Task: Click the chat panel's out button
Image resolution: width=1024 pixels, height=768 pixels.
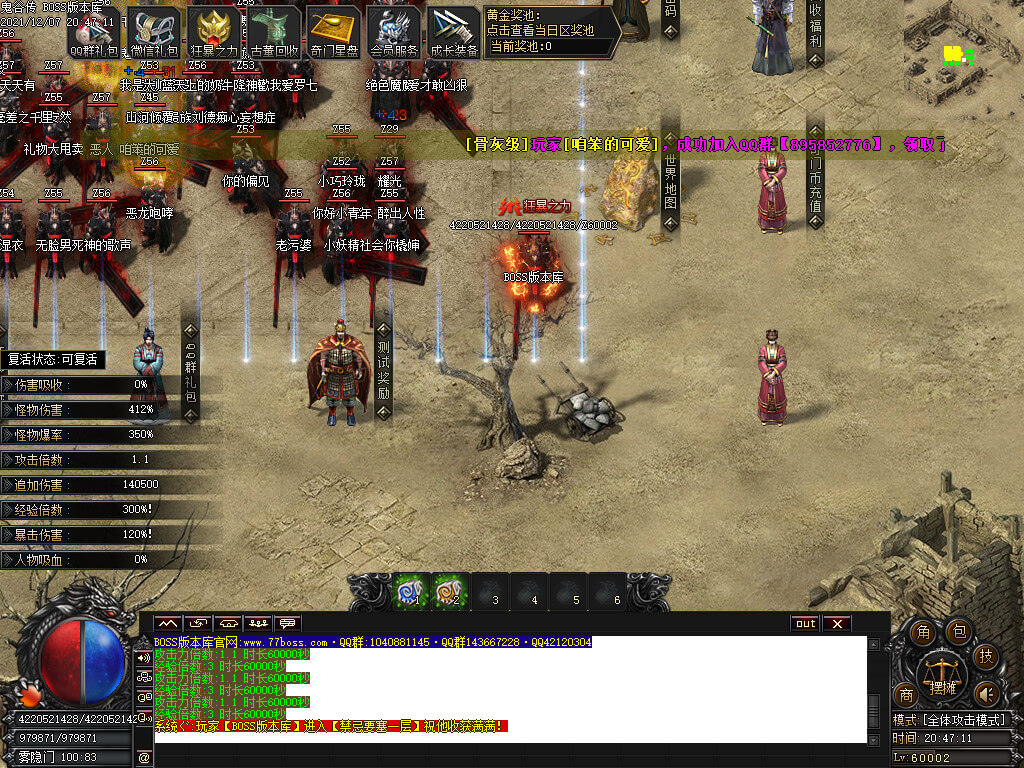Action: pos(805,623)
